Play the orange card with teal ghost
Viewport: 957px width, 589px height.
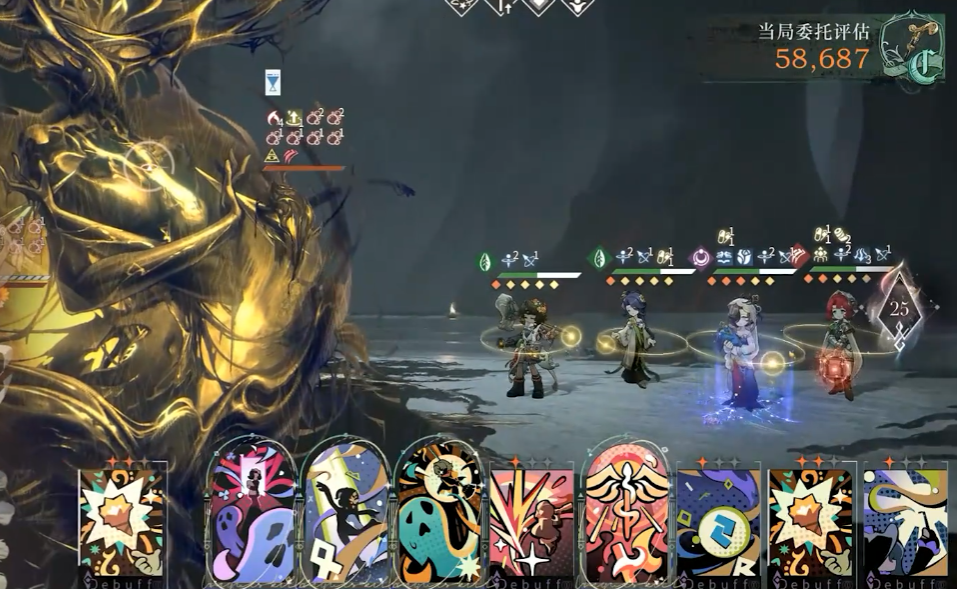pos(438,515)
